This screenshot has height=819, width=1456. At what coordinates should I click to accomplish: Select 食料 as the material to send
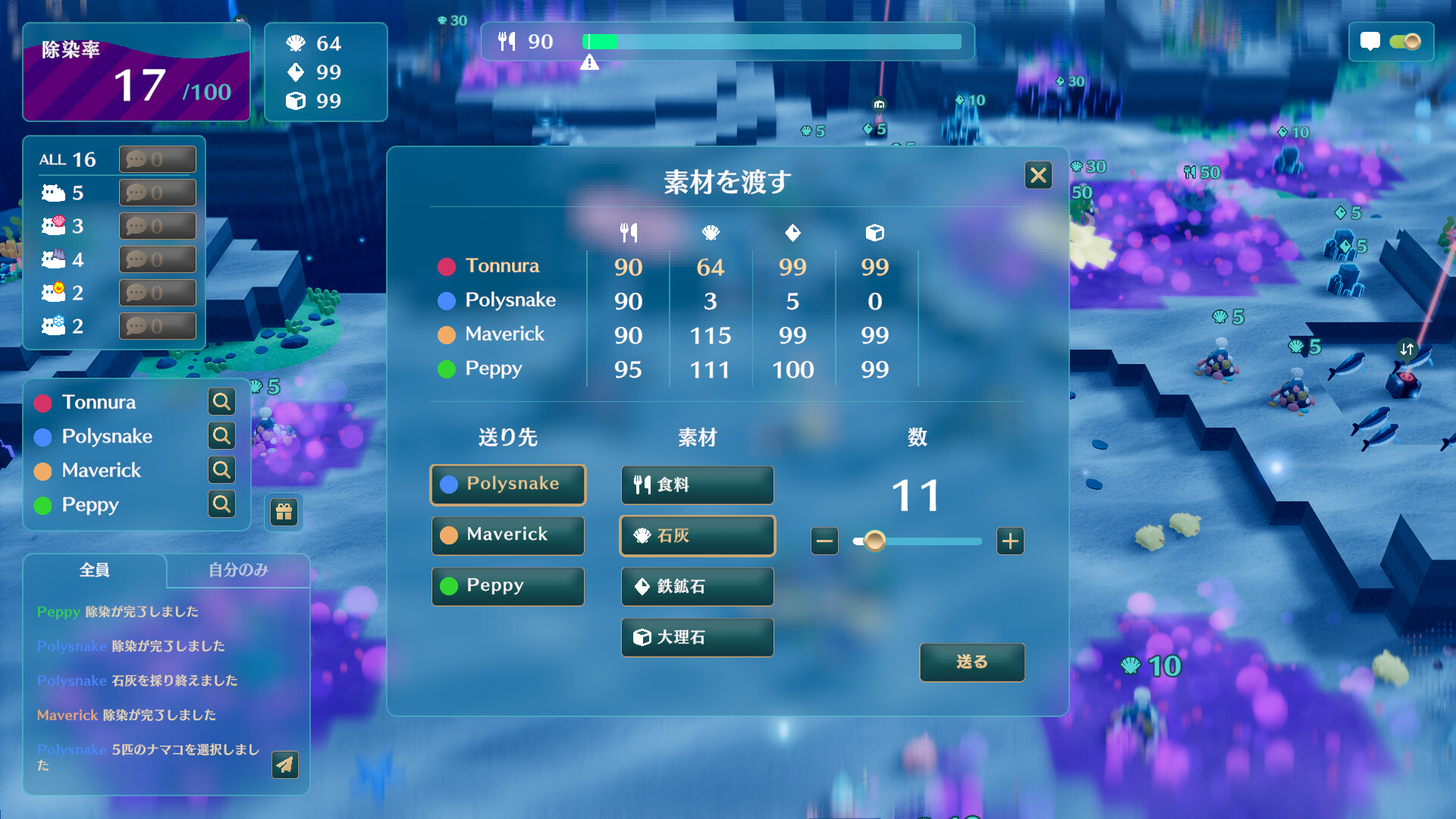[x=696, y=485]
